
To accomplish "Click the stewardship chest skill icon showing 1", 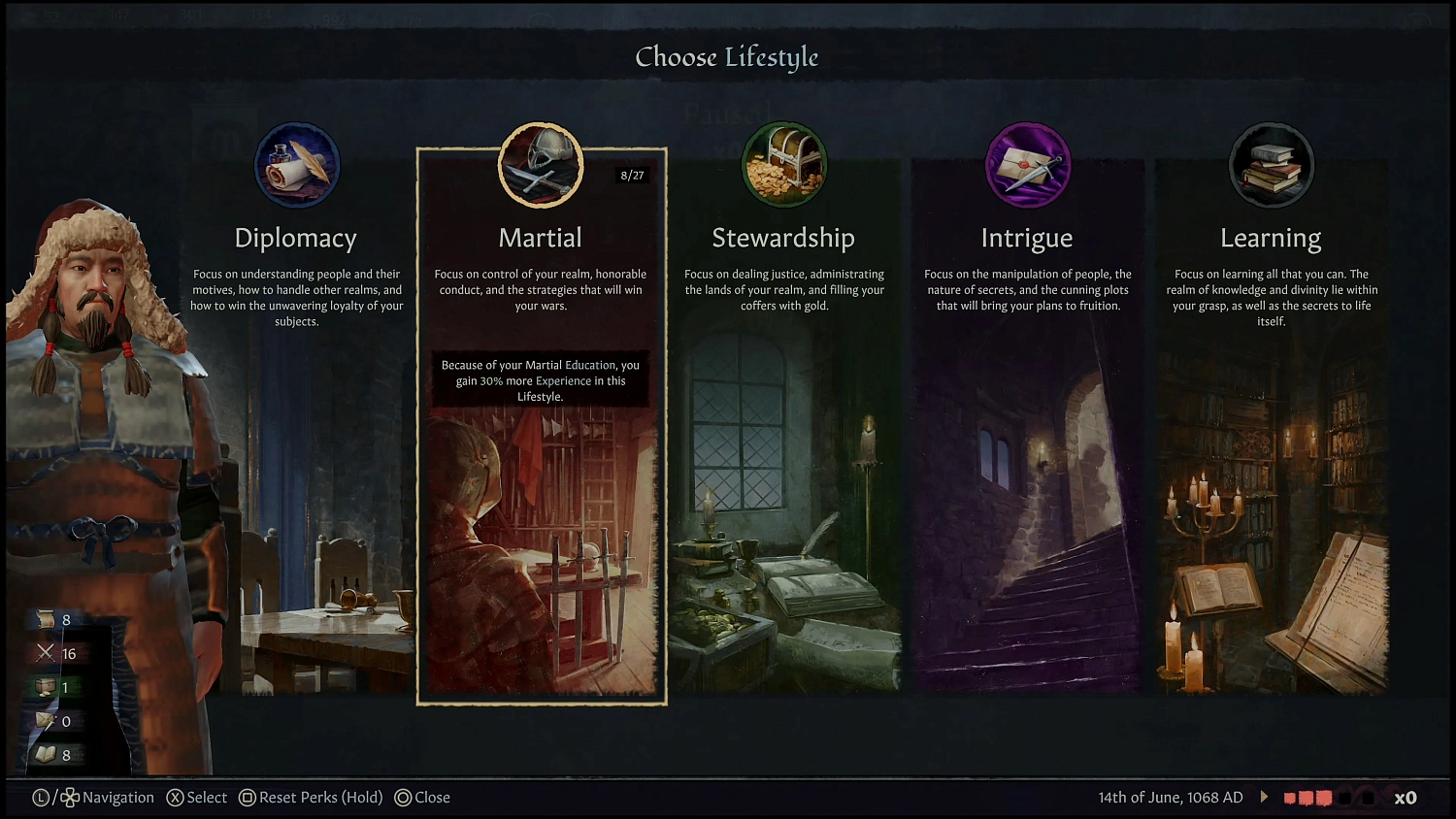I will pyautogui.click(x=45, y=686).
